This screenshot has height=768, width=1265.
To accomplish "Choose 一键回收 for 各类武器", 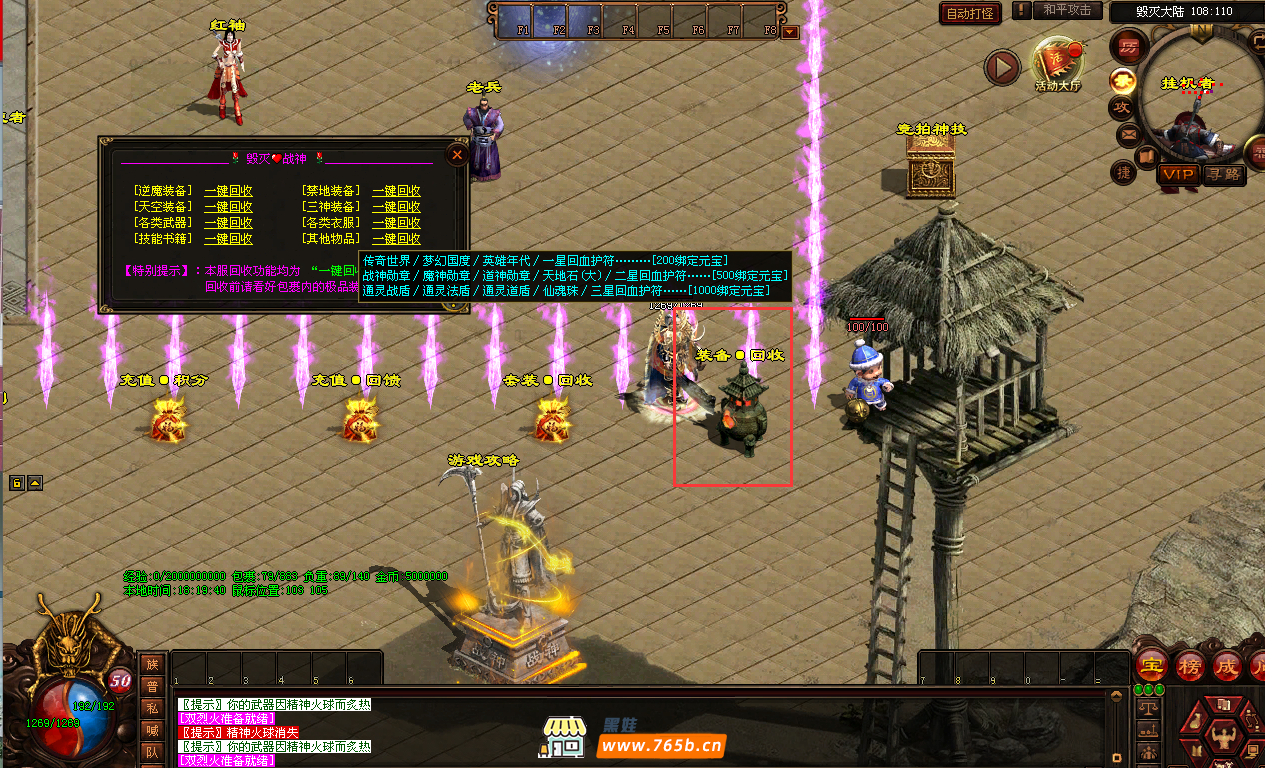I will [228, 223].
